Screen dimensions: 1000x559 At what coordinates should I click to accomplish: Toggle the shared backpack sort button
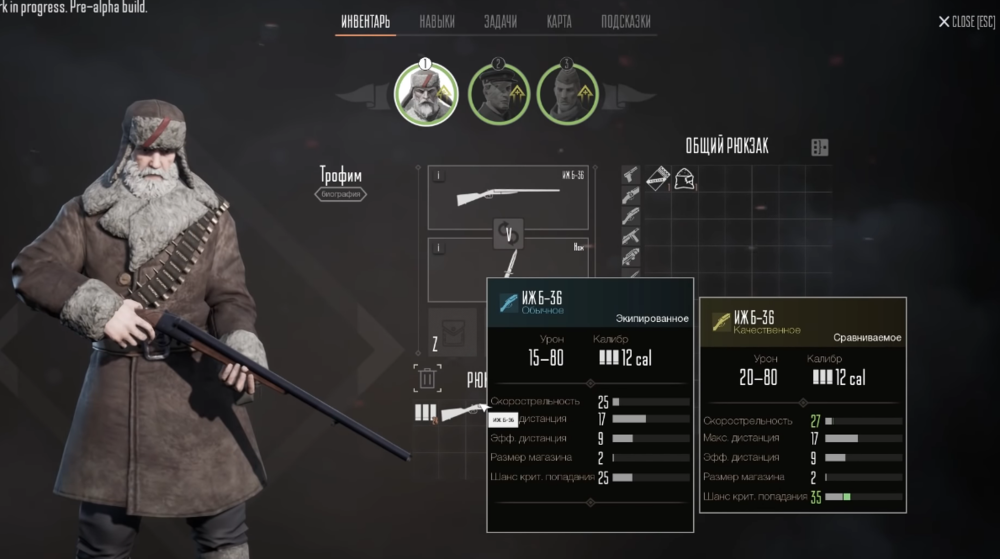click(819, 147)
